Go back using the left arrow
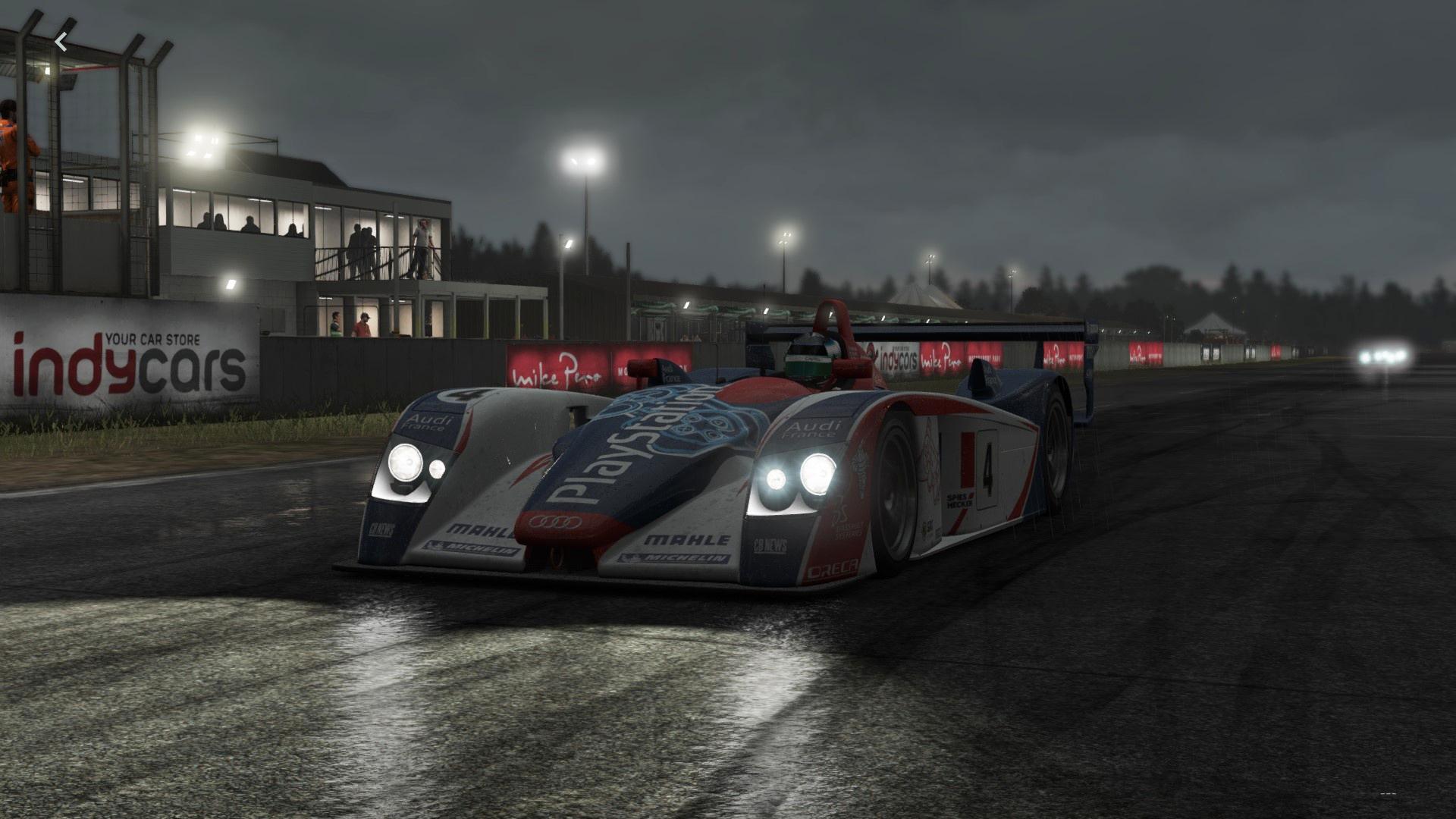The height and width of the screenshot is (819, 1456). [x=61, y=42]
